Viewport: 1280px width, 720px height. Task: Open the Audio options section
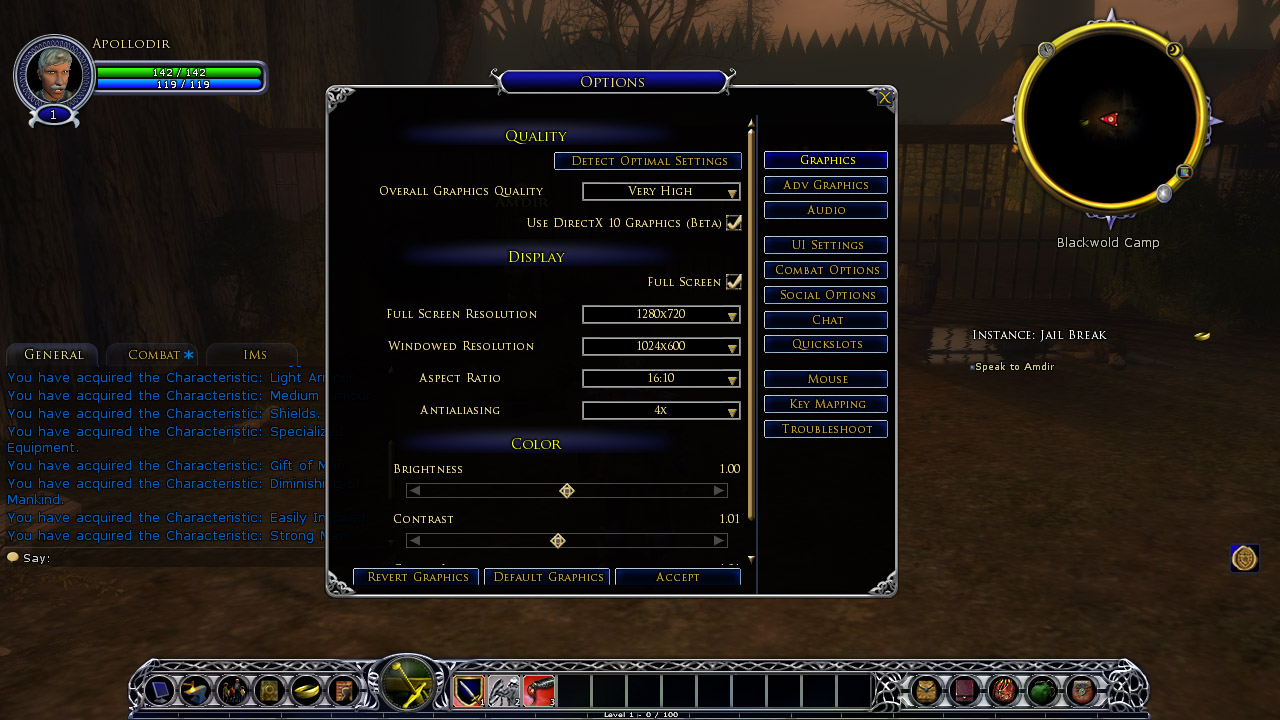pyautogui.click(x=826, y=210)
